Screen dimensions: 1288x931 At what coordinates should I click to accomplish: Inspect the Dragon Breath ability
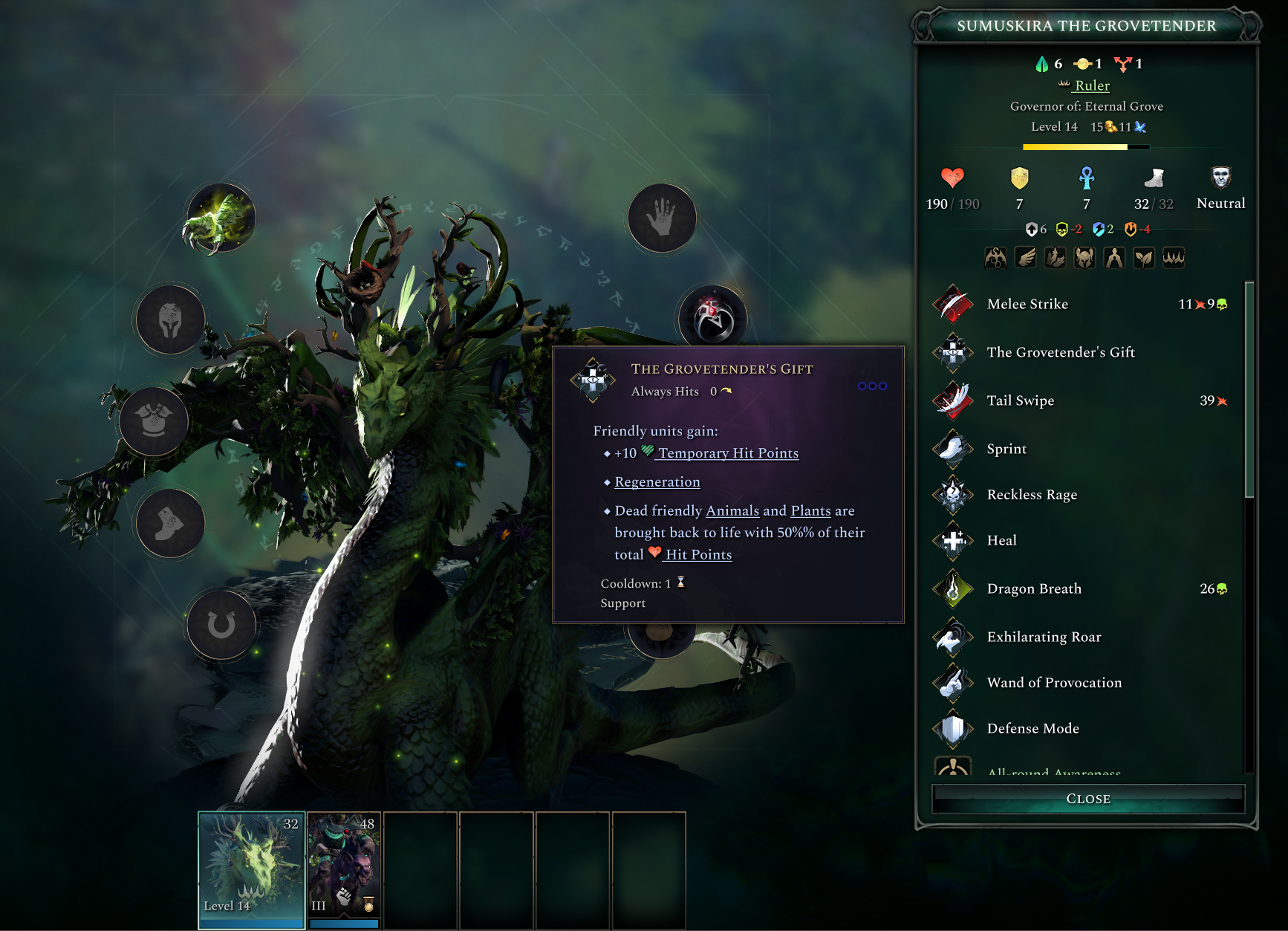(1033, 588)
